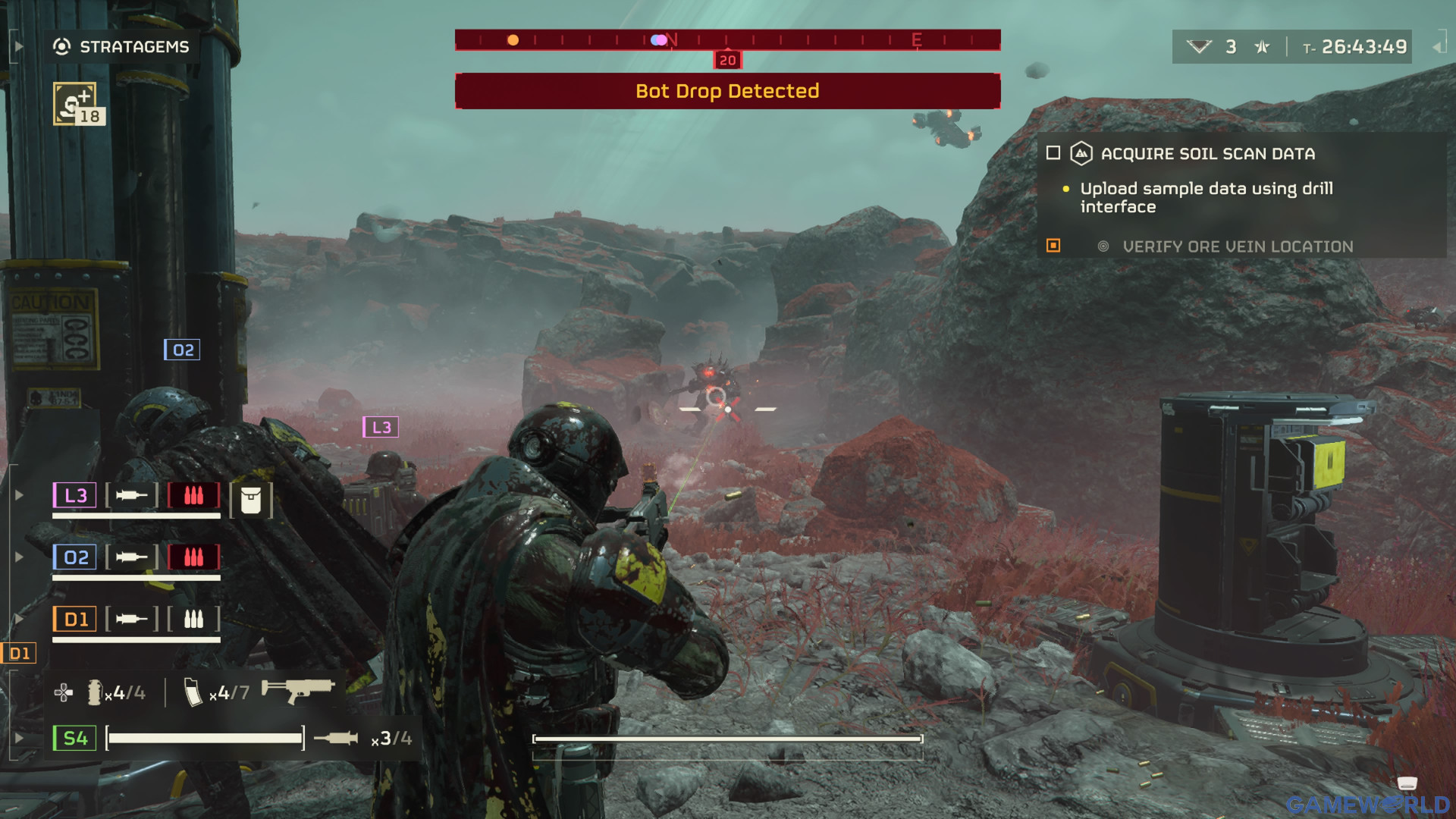The width and height of the screenshot is (1456, 819).
Task: Select the Verify Ore Vein Location objective
Action: [x=1237, y=246]
